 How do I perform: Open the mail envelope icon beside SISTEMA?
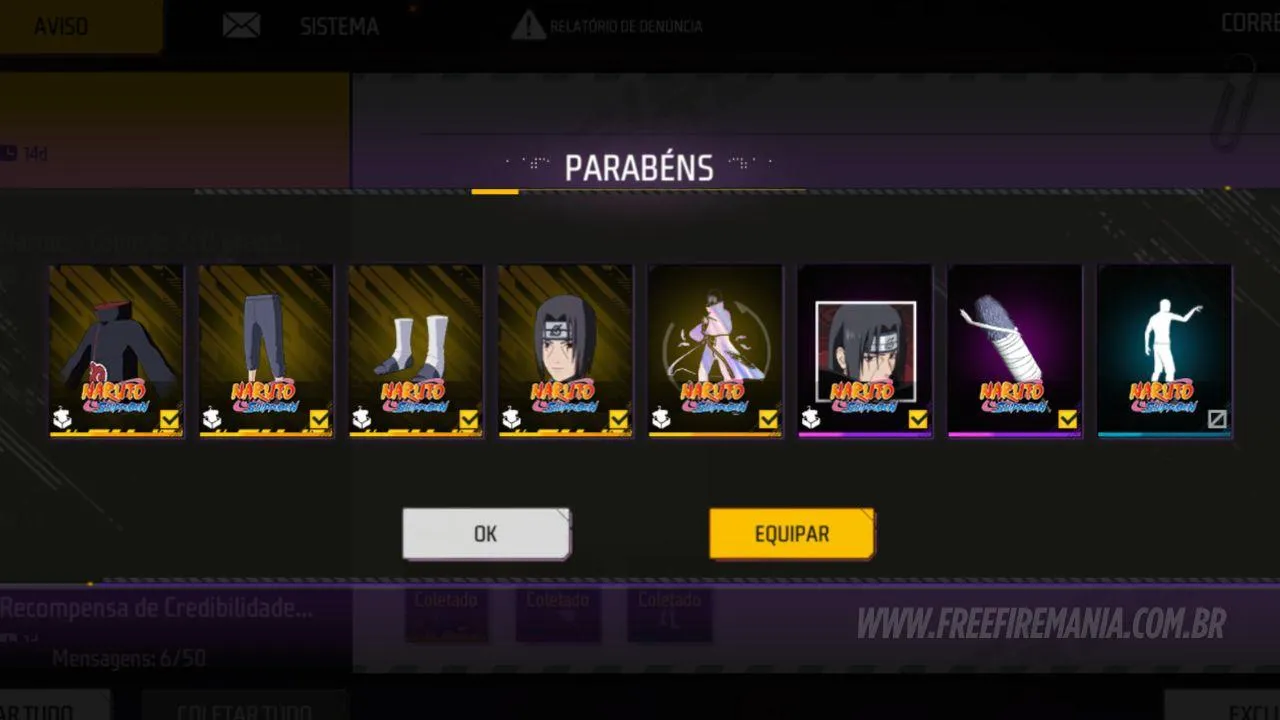[241, 24]
